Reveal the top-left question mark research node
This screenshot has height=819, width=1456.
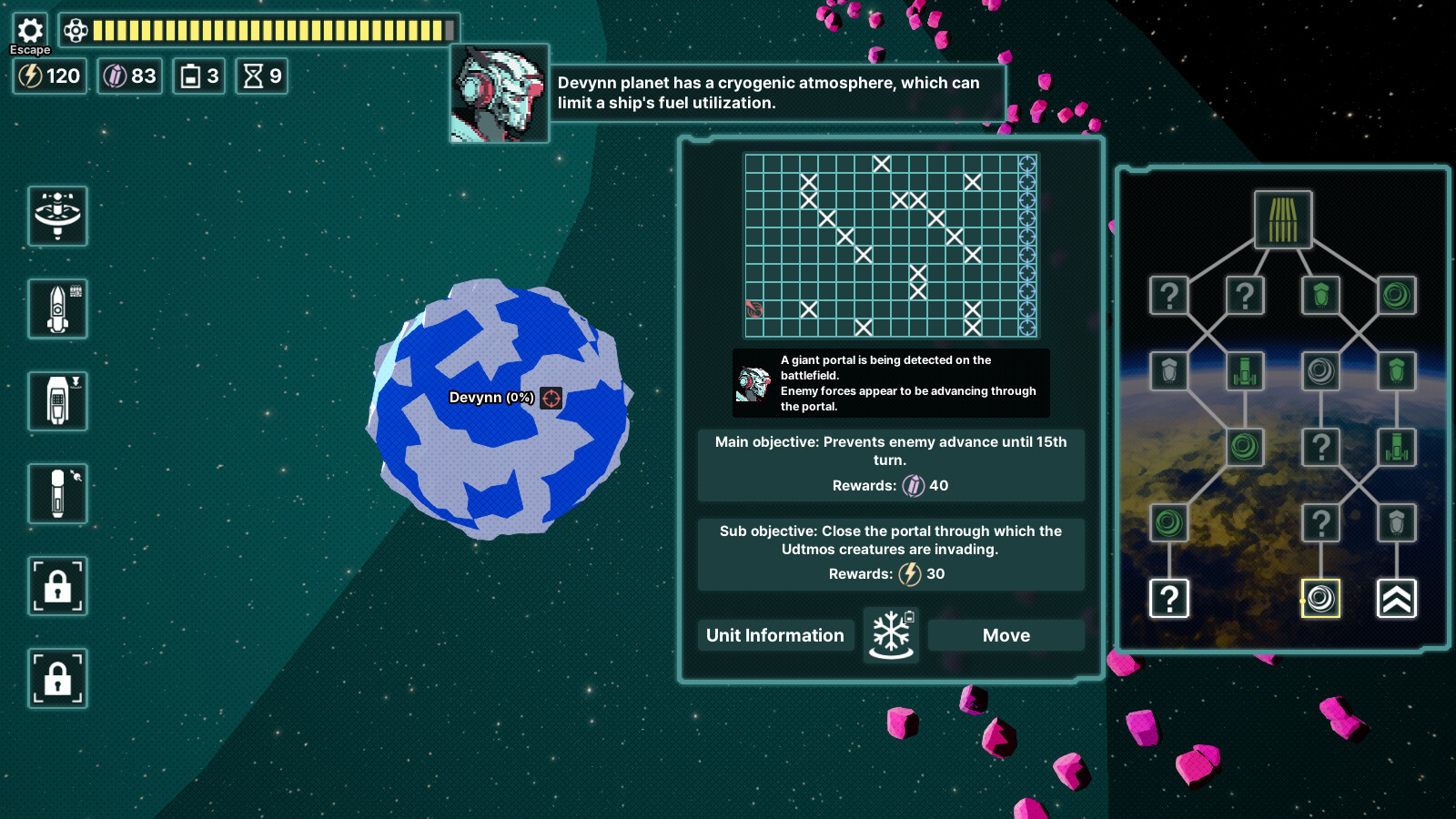coord(1168,293)
